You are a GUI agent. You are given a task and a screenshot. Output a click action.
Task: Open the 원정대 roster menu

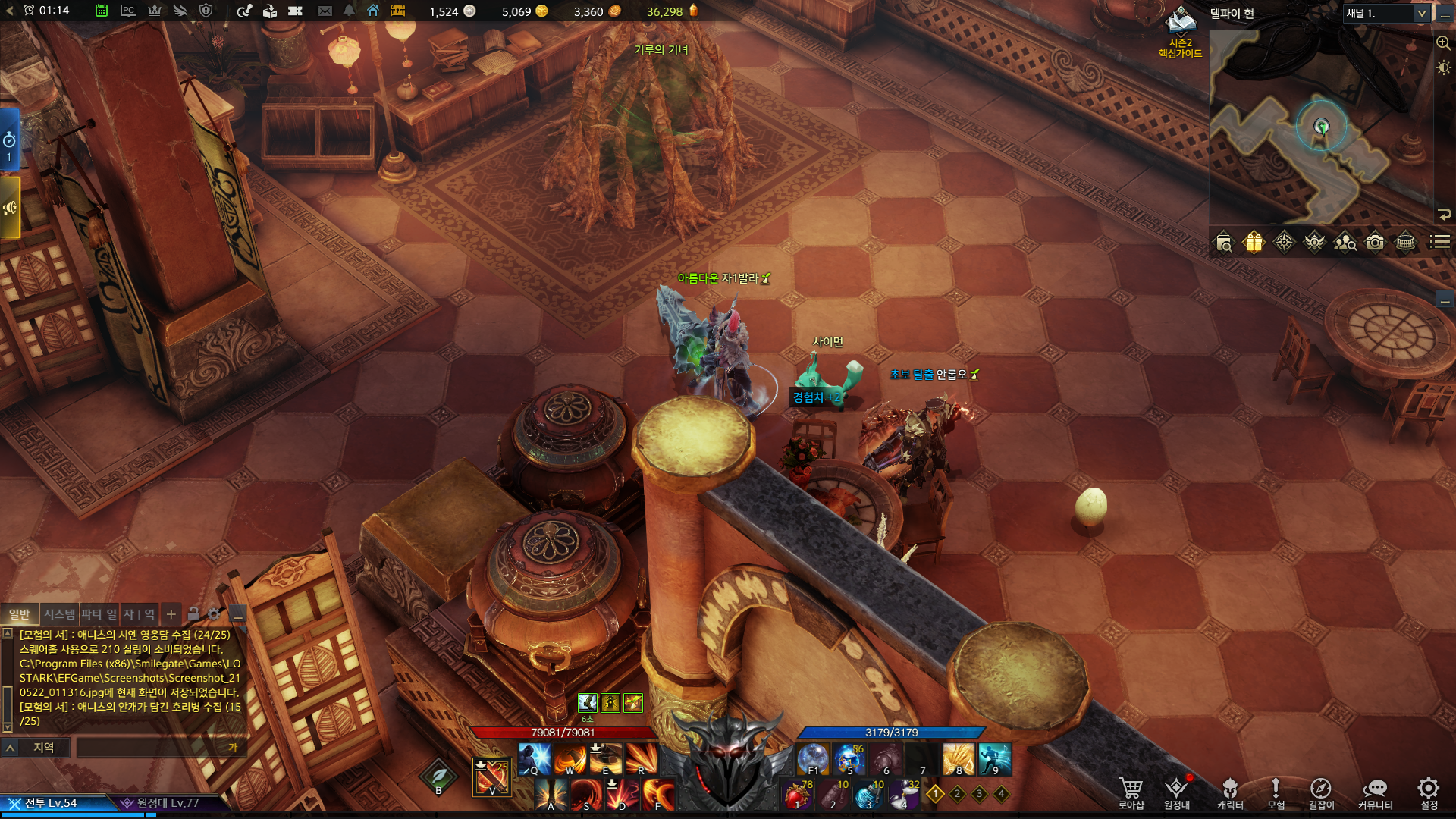1176,792
